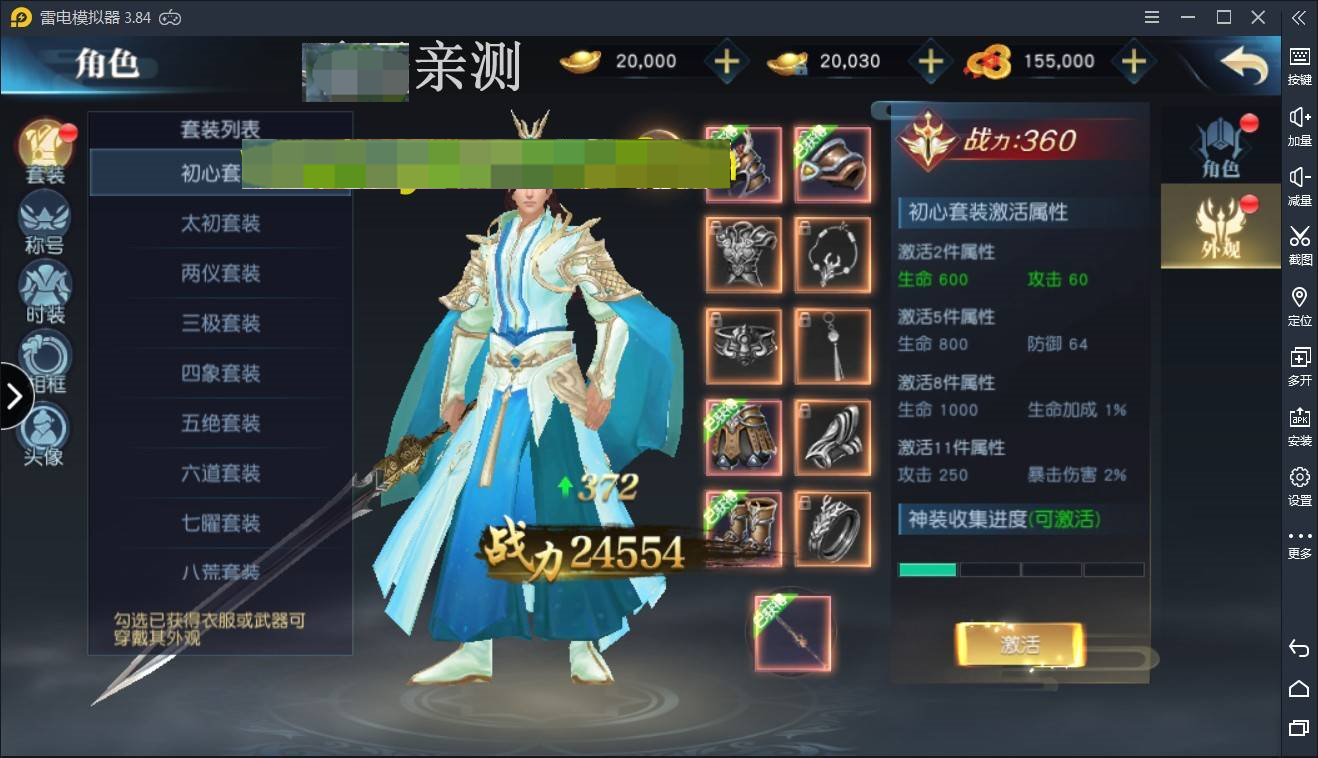The width and height of the screenshot is (1318, 758).
Task: Select 太初套装 from the set list
Action: [x=220, y=223]
